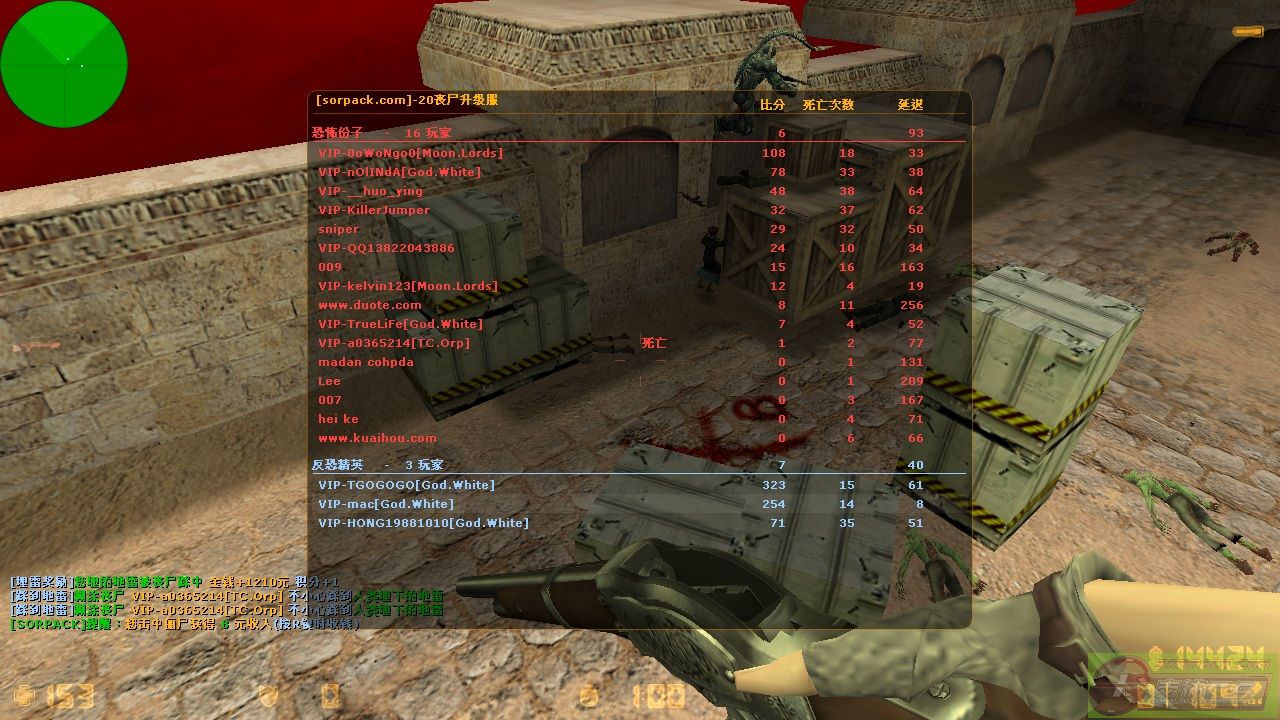The height and width of the screenshot is (720, 1280).
Task: Select player VIP-nOlINdA[God.White] row
Action: point(399,172)
